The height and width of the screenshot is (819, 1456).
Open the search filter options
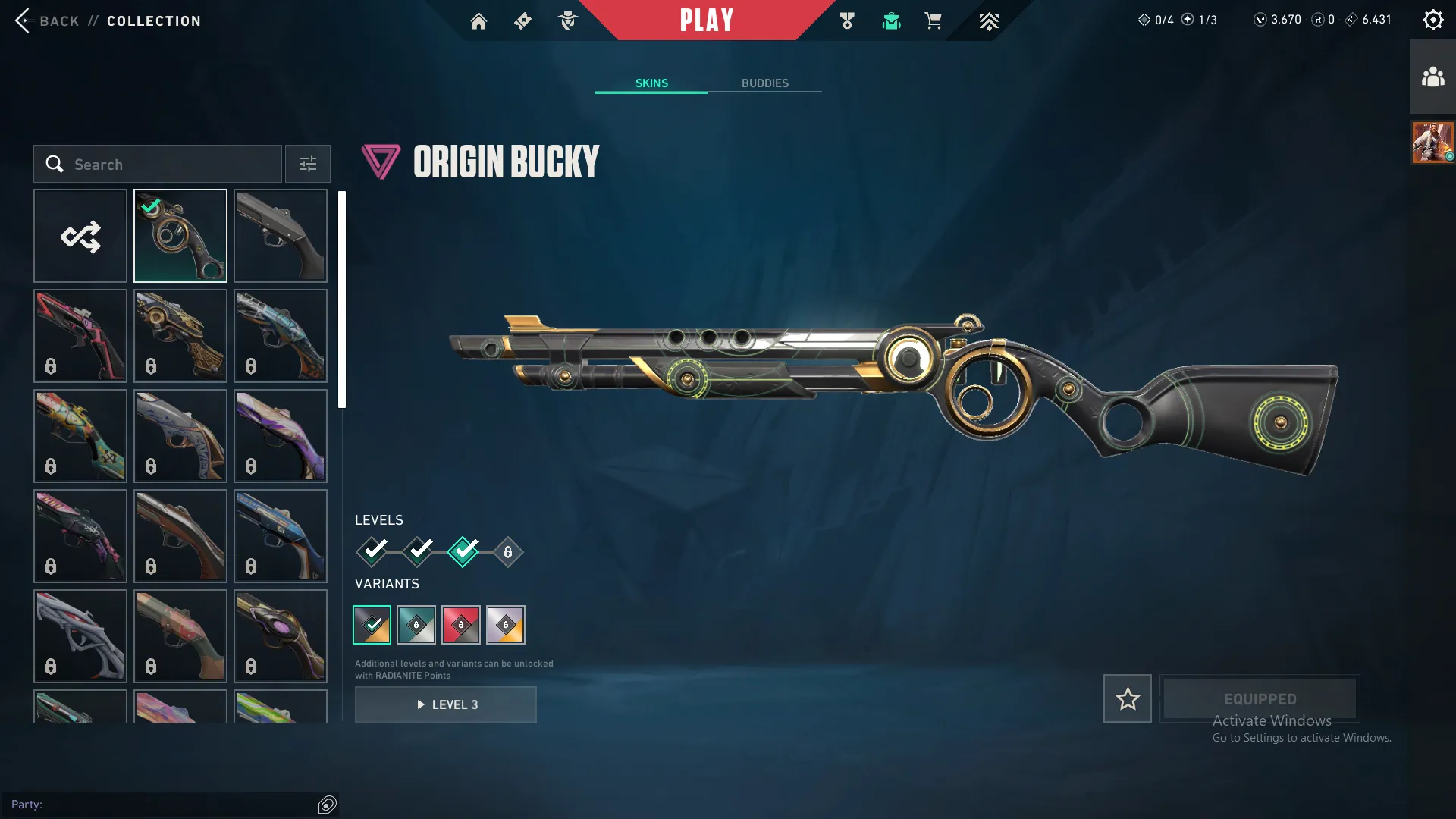(307, 164)
